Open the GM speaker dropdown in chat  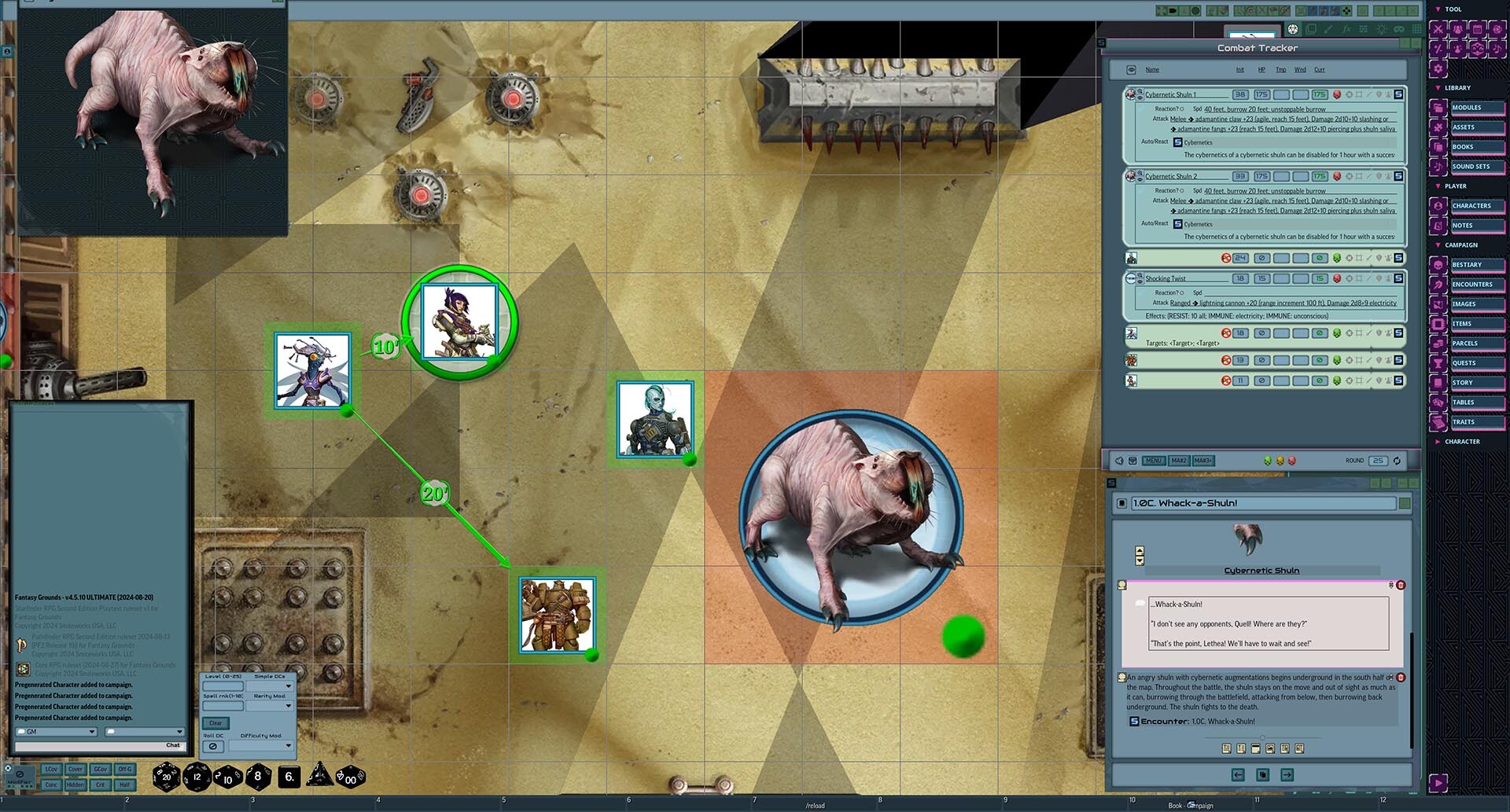[55, 731]
